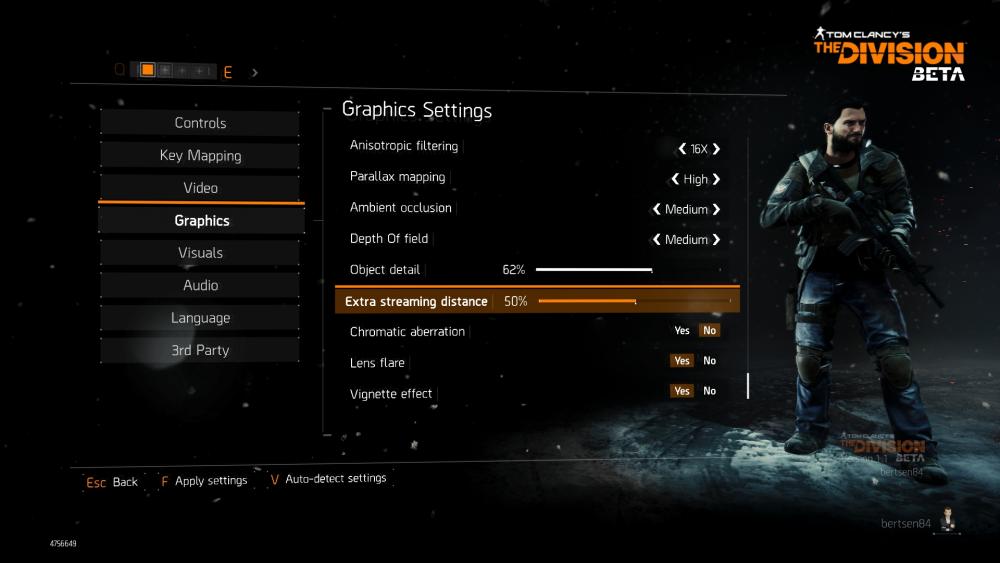
Task: Set Chromatic aberration to Yes
Action: point(682,331)
